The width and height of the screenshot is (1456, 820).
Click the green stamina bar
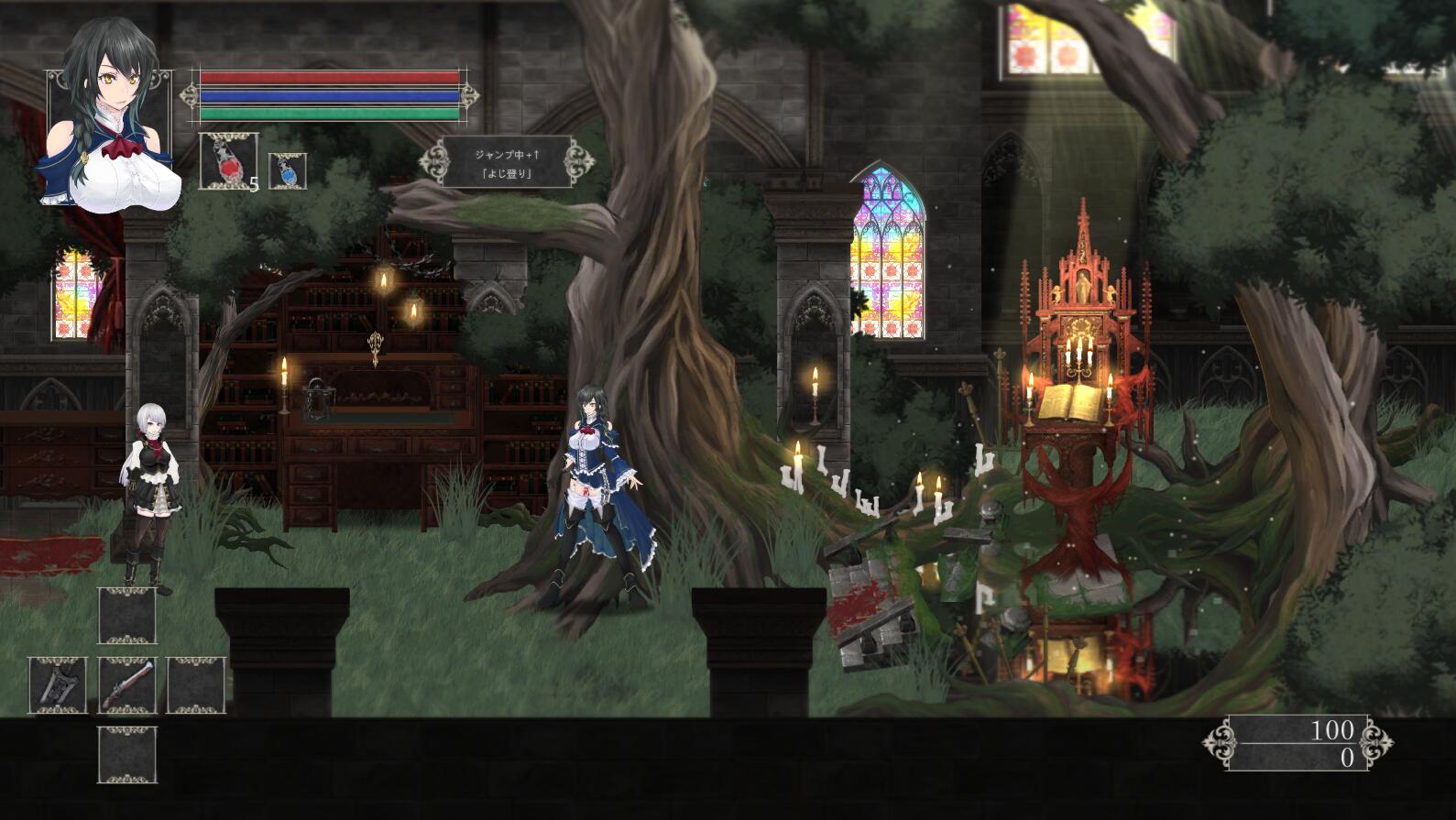[330, 113]
